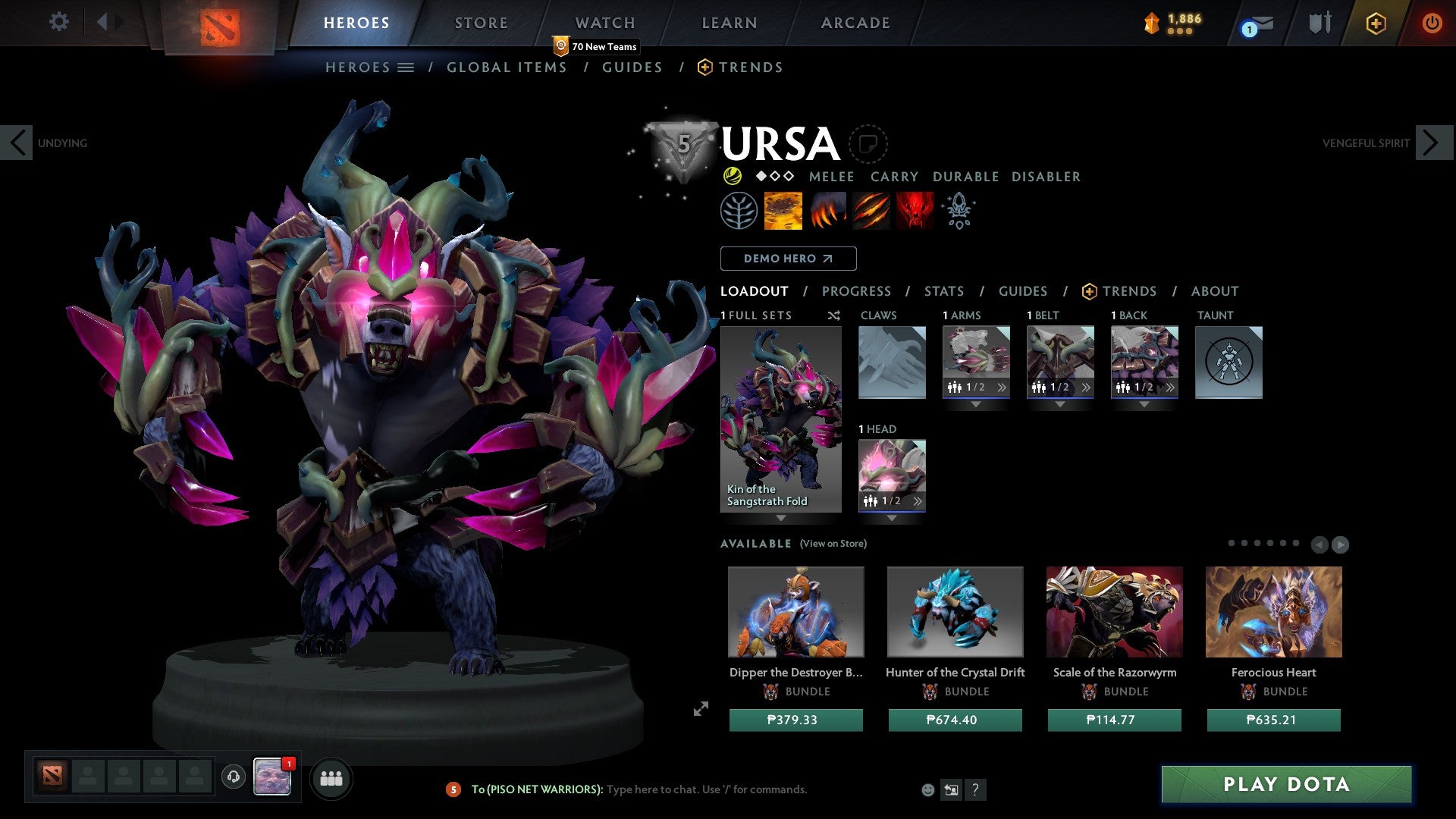View Hunter of the Crystal Drift bundle
Viewport: 1456px width, 819px height.
pyautogui.click(x=955, y=612)
